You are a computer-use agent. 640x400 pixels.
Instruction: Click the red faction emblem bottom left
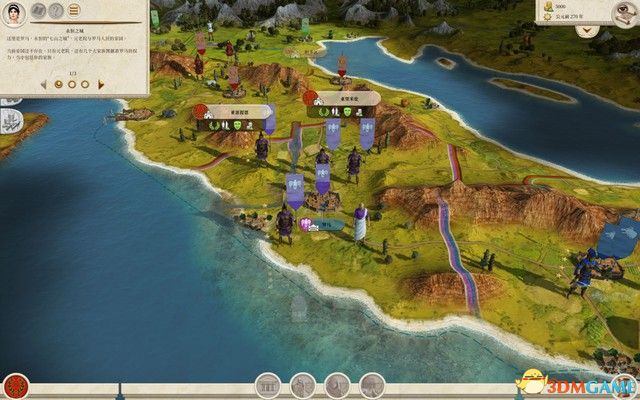pyautogui.click(x=17, y=386)
